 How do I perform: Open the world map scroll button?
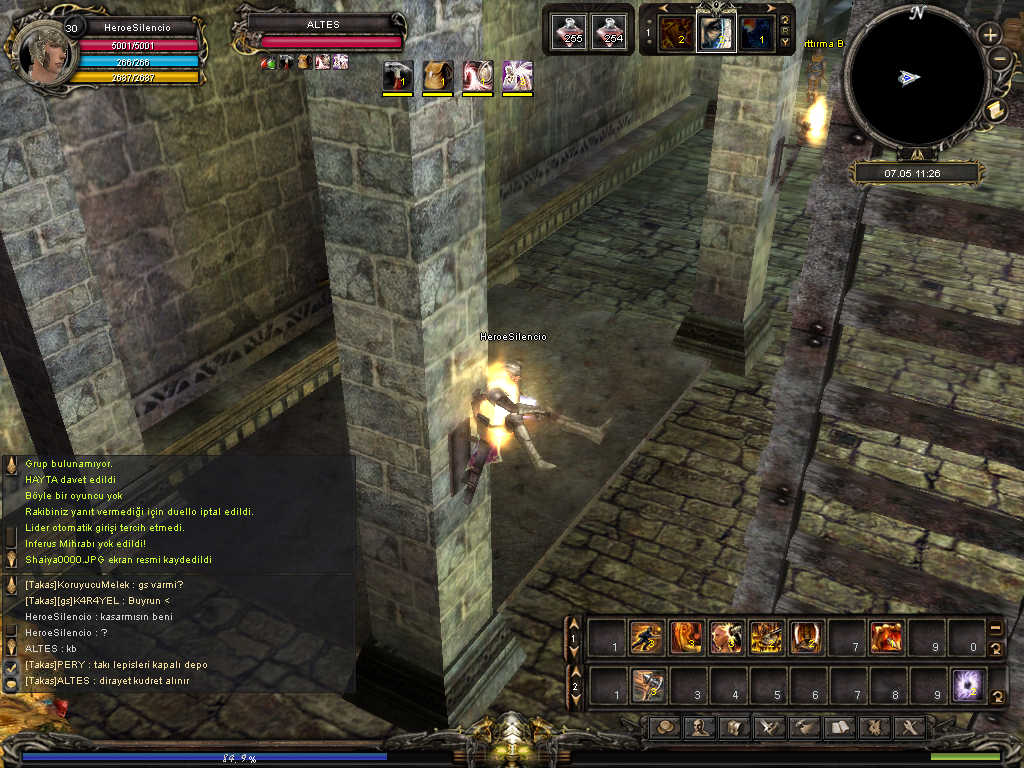995,111
